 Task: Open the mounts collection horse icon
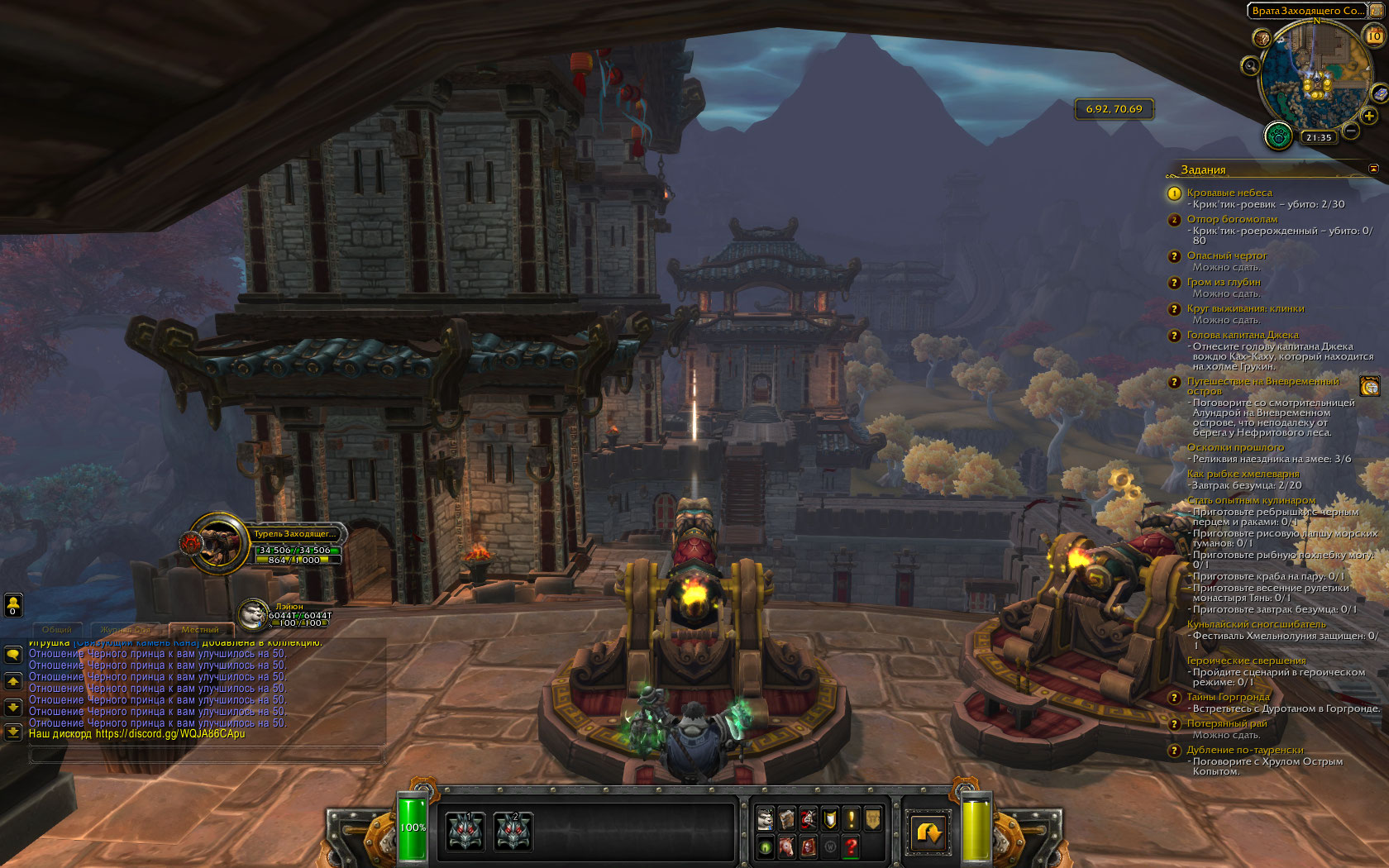coord(786,846)
